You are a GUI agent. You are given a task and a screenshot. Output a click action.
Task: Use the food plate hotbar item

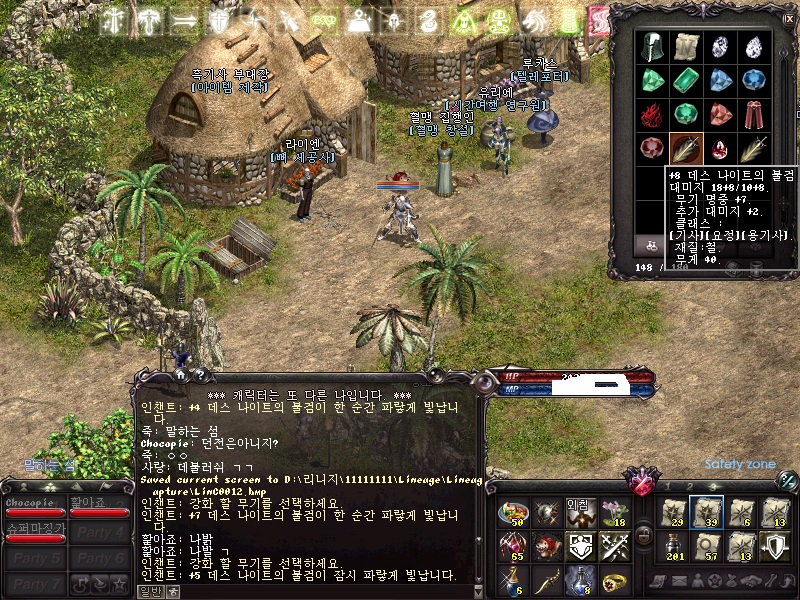click(513, 513)
